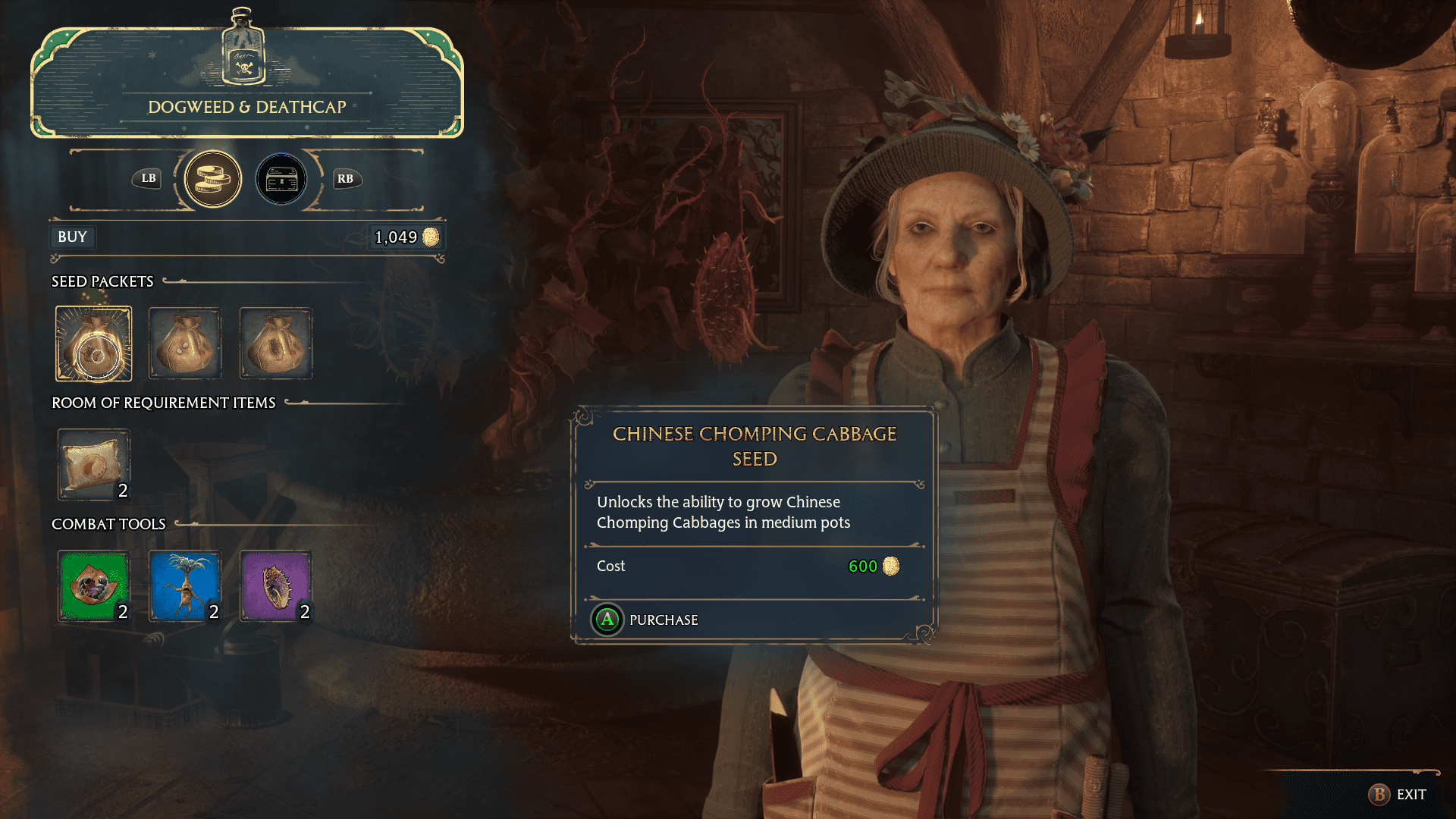Open the coin purse Buy tab icon
This screenshot has height=819, width=1456.
213,179
